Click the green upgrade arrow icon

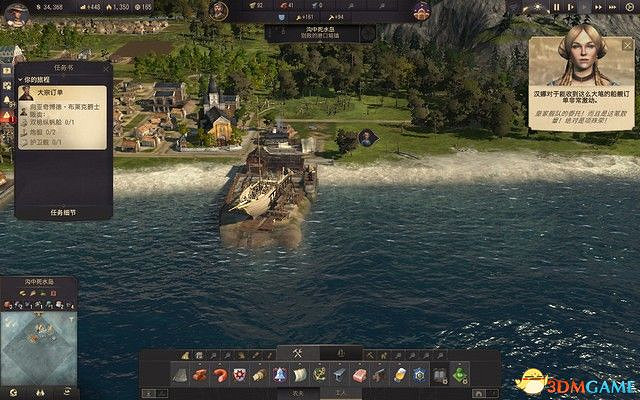click(x=458, y=374)
